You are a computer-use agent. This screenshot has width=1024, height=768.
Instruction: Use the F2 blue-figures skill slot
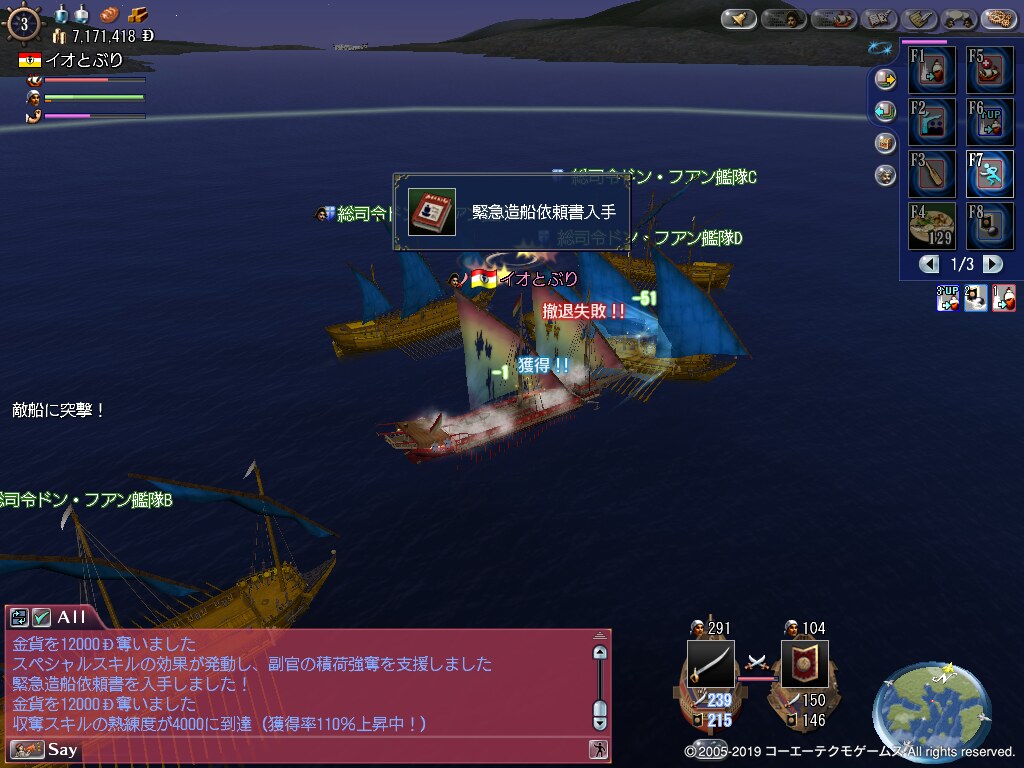(x=932, y=122)
